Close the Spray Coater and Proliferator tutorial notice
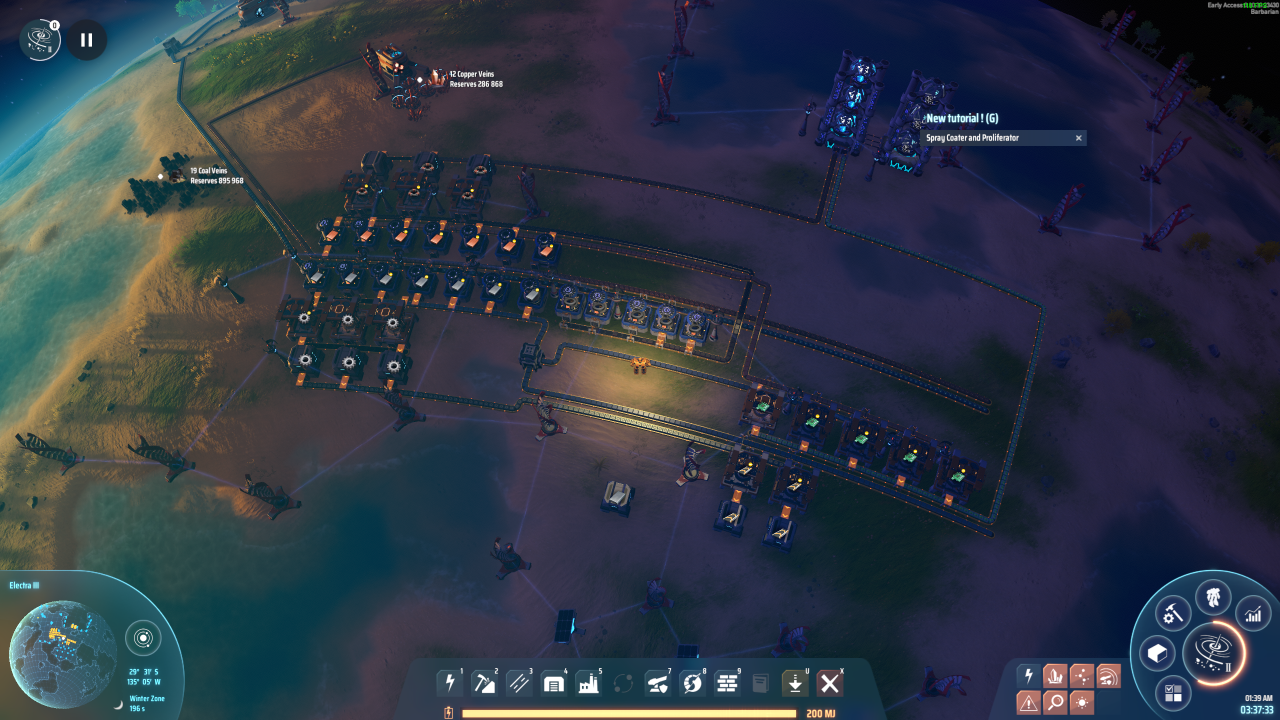 1078,138
